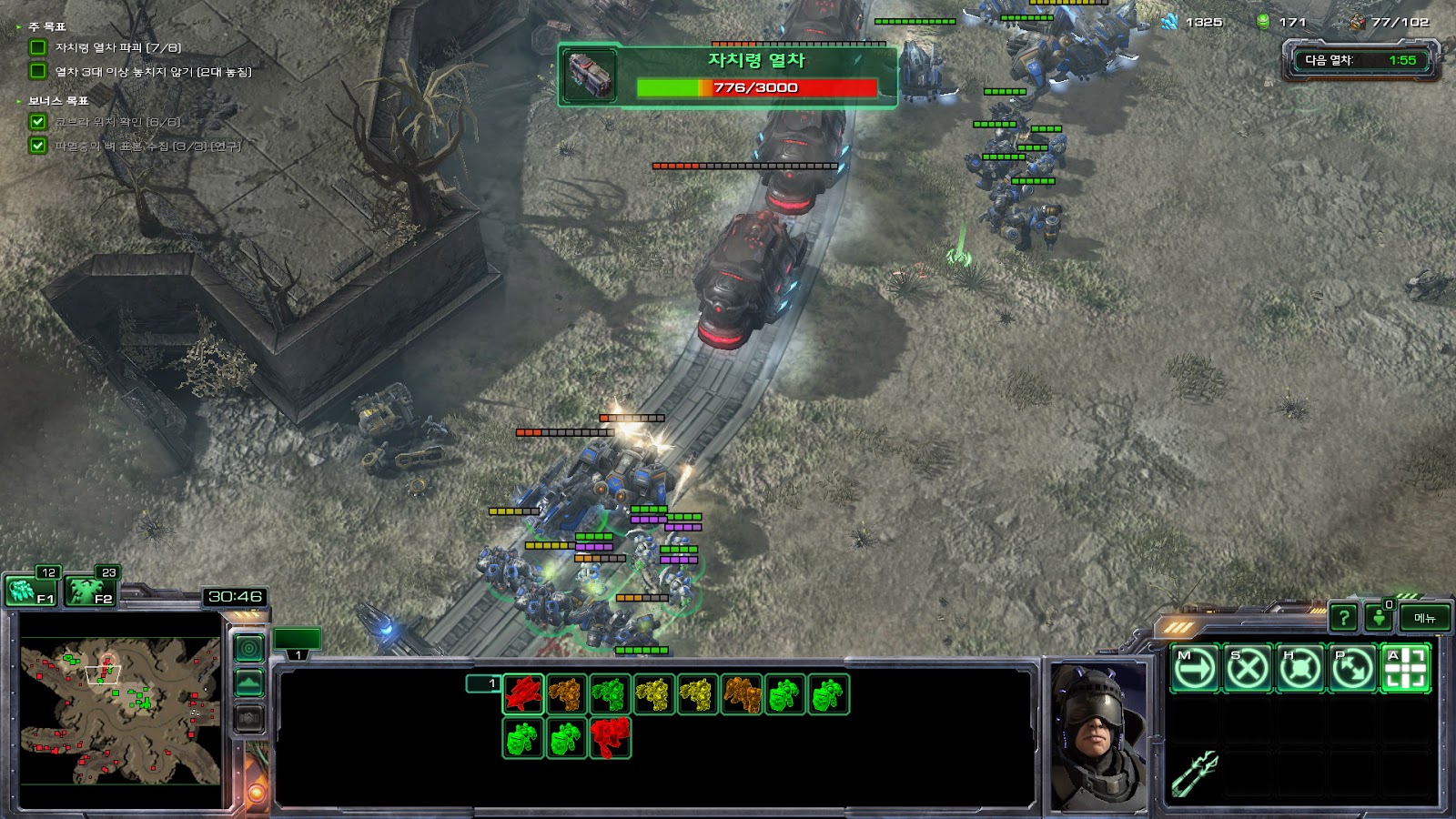Image resolution: width=1456 pixels, height=819 pixels.
Task: Choose the Hold Position command
Action: click(1299, 669)
